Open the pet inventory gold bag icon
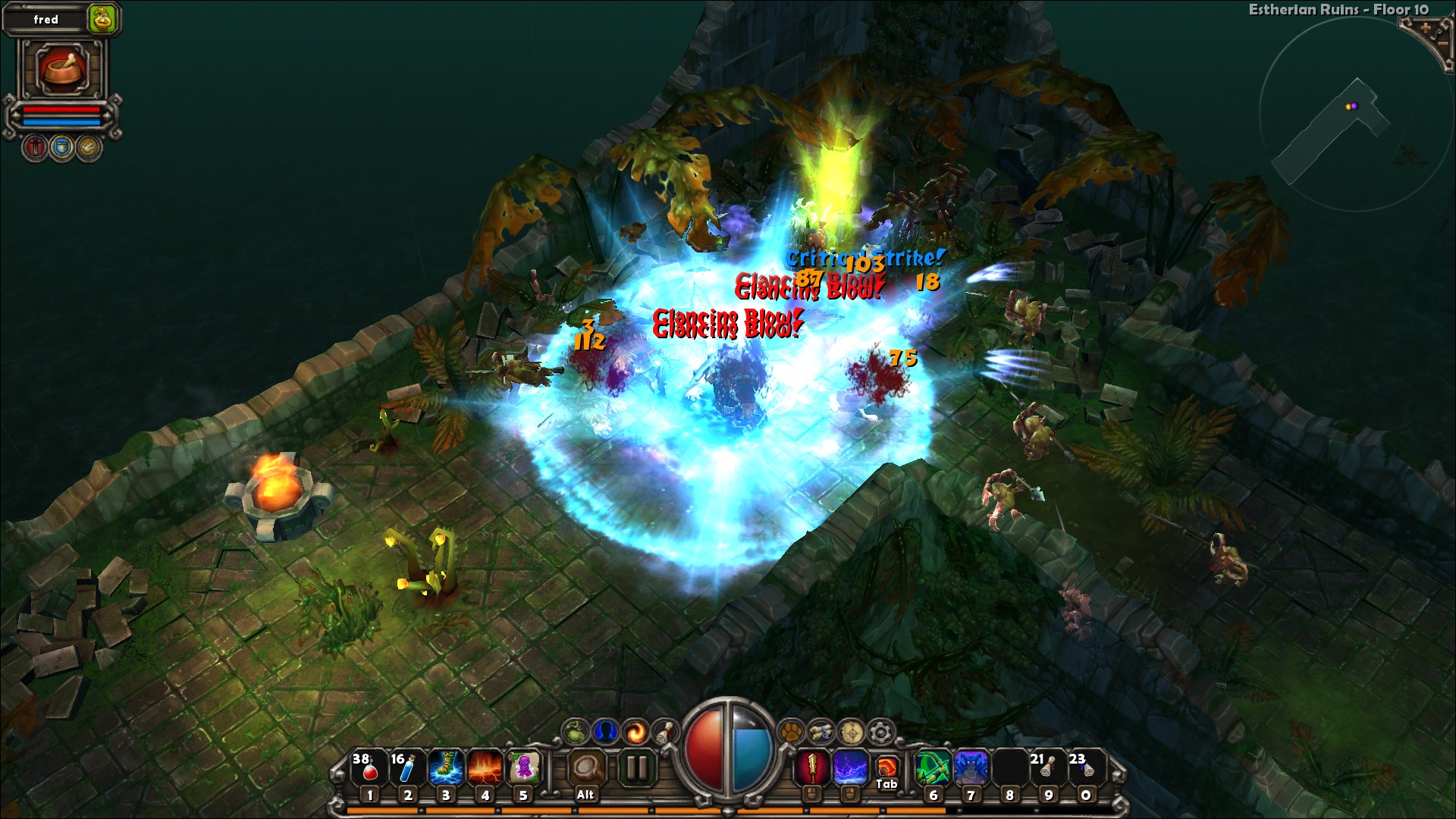Image resolution: width=1456 pixels, height=819 pixels. (x=102, y=20)
